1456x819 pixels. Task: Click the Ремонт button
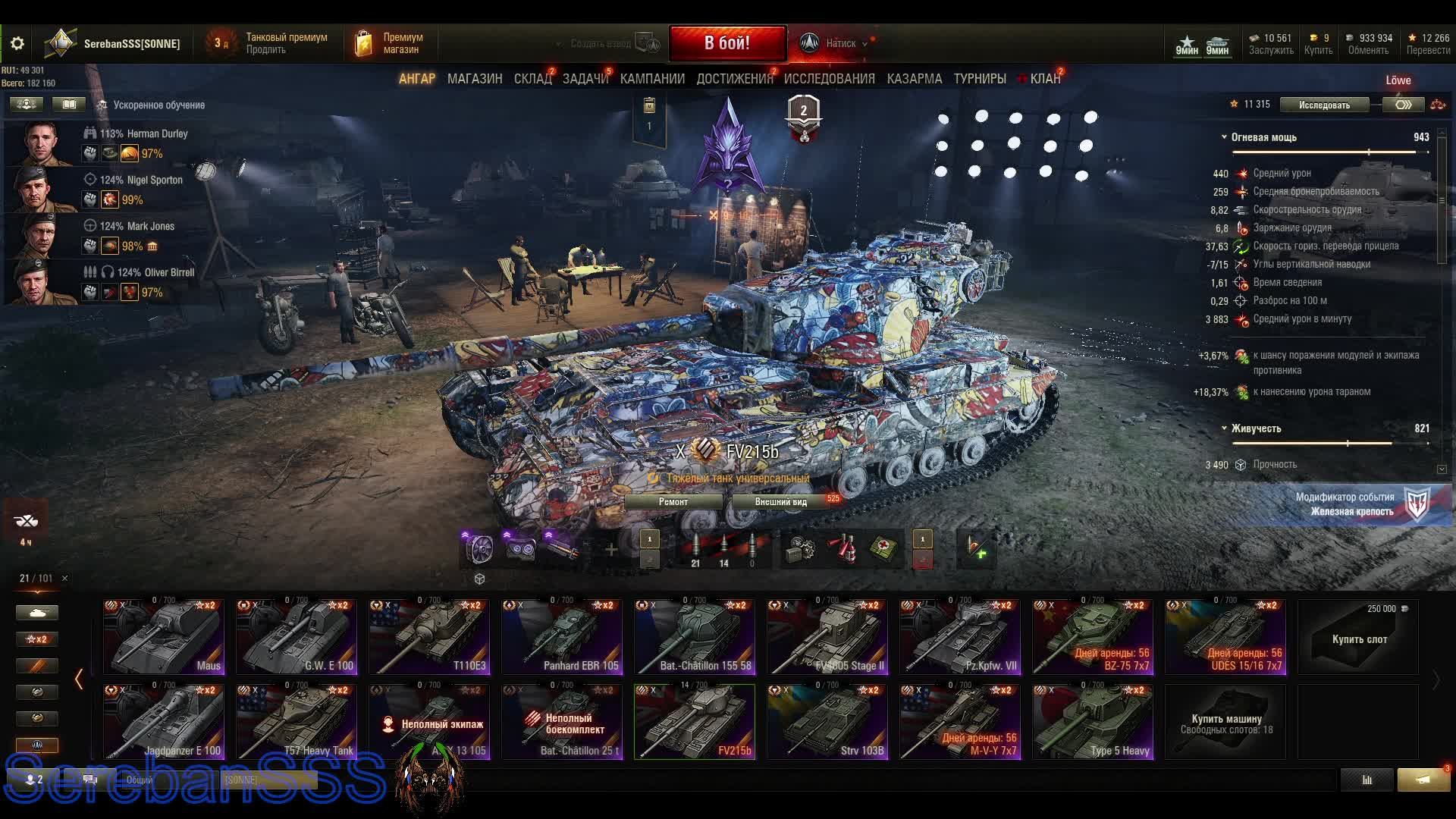(673, 502)
